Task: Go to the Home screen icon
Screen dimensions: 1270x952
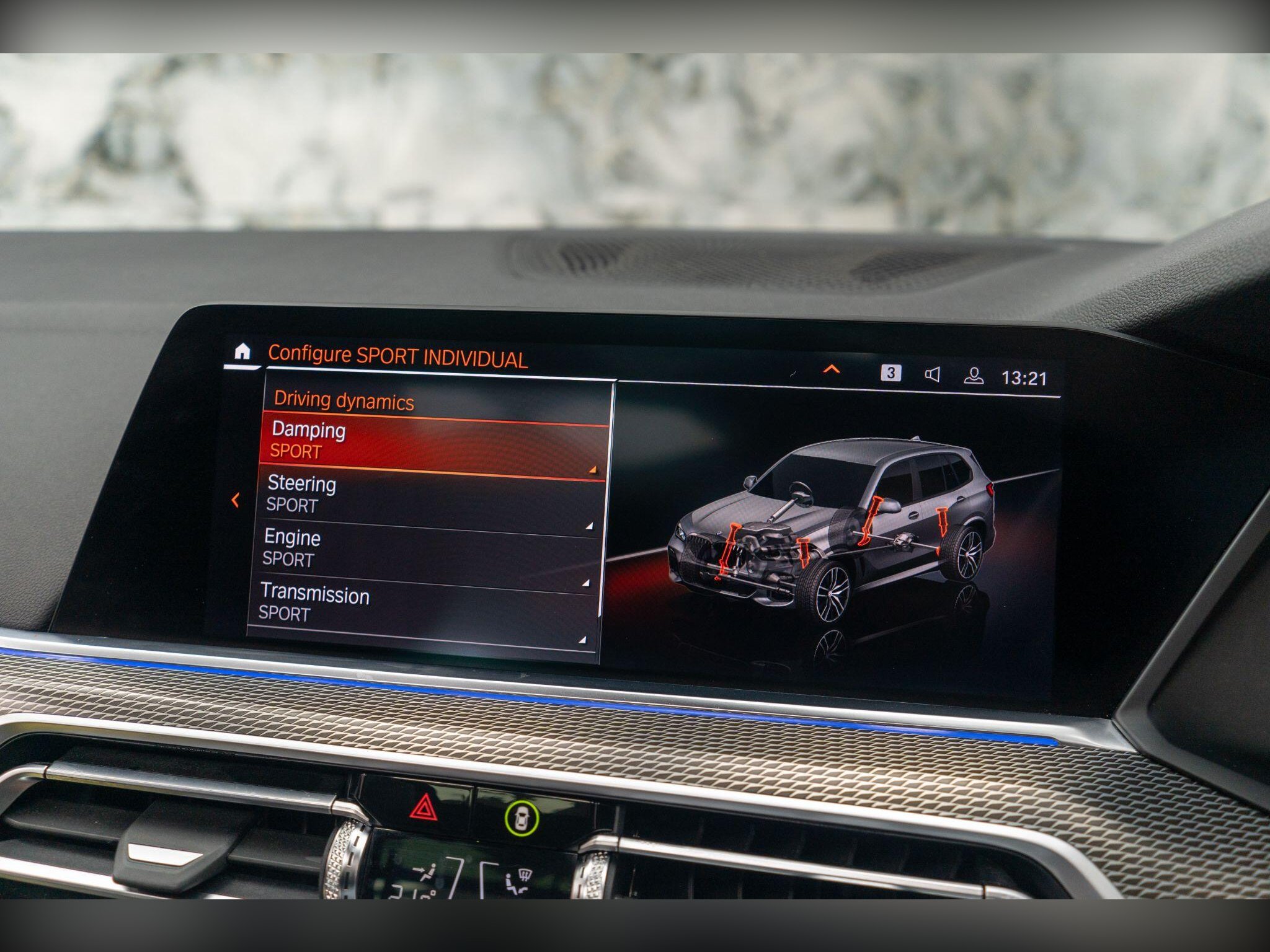Action: click(x=242, y=351)
